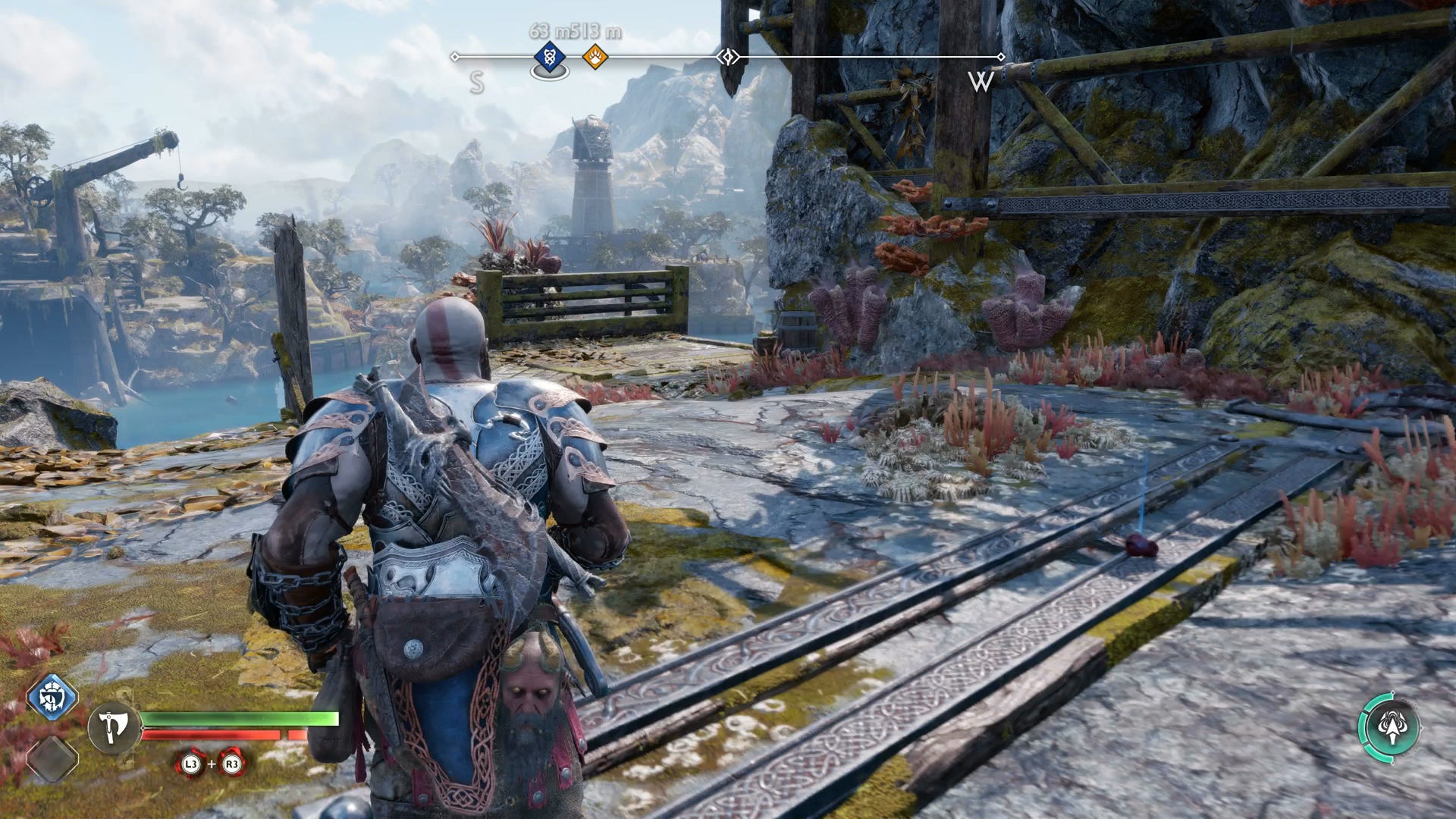Select the blue quest marker on the compass
Screen dimensions: 1456x819
[x=550, y=57]
